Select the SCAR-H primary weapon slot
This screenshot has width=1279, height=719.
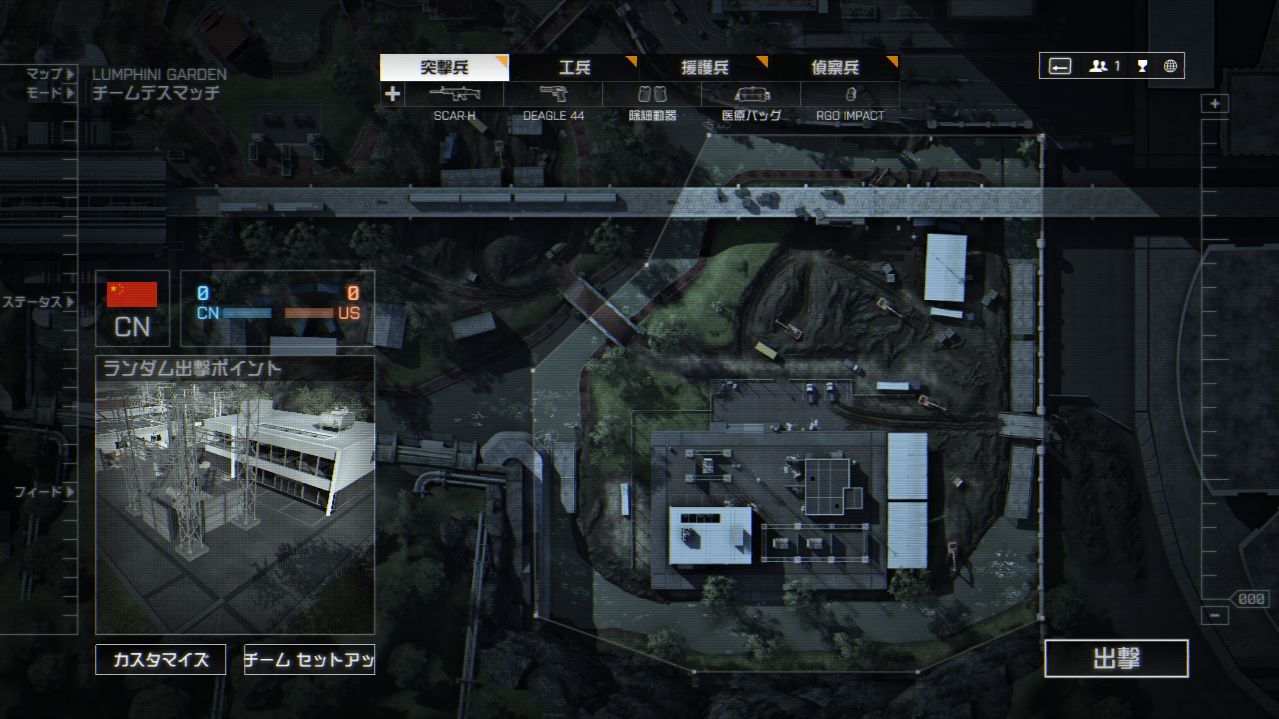pyautogui.click(x=455, y=95)
